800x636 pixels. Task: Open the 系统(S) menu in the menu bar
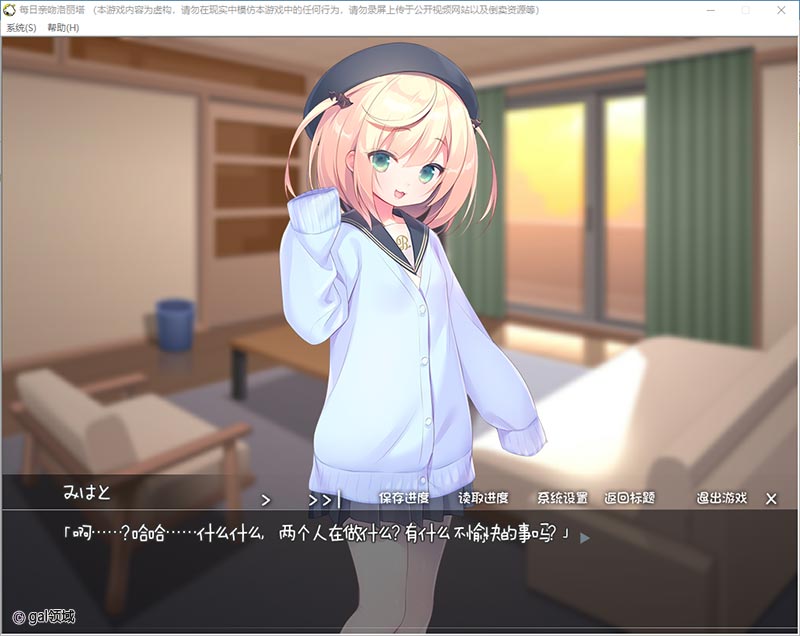pos(21,27)
